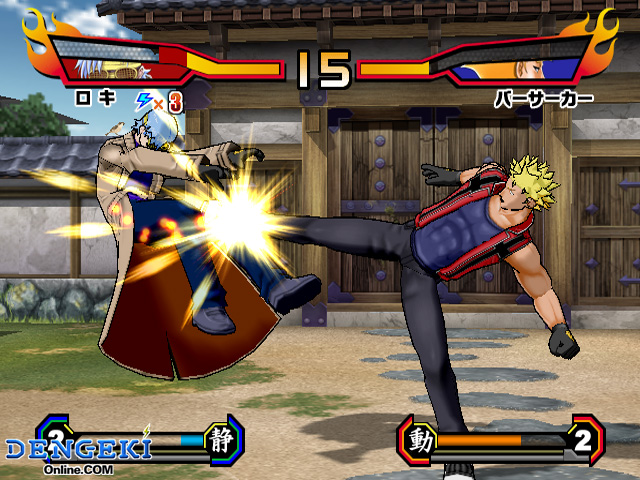Select the blue 静 mode emblem
The image size is (640, 480).
220,438
